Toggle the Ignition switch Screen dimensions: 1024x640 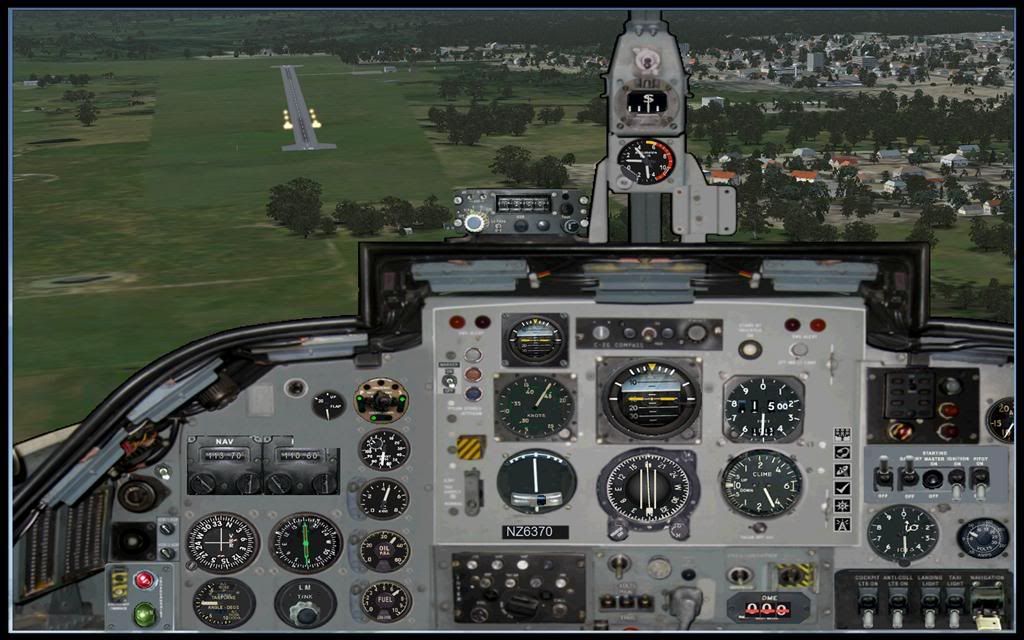coord(957,477)
